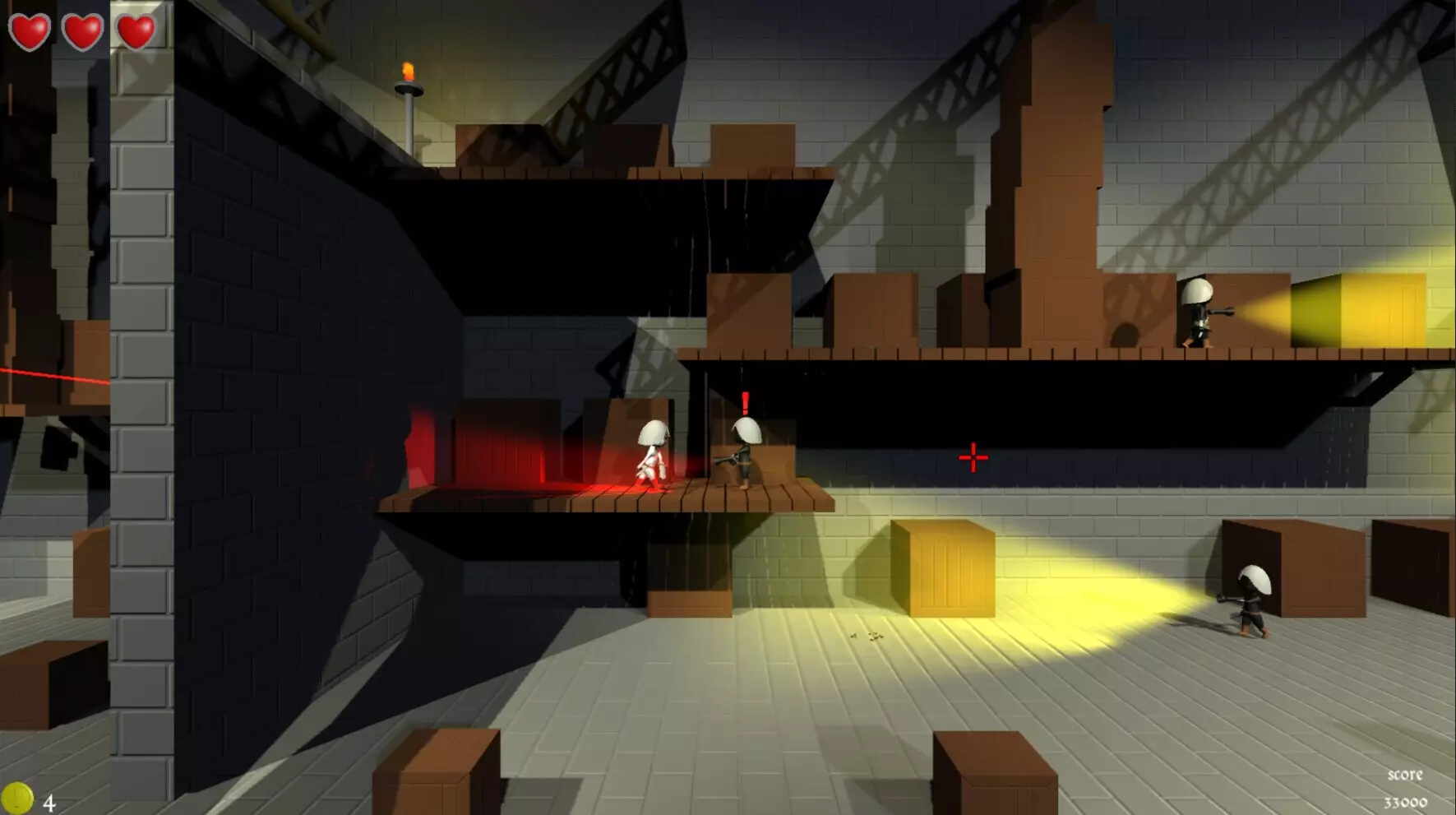
Task: Click the score label in bottom-right corner
Action: pyautogui.click(x=1407, y=774)
